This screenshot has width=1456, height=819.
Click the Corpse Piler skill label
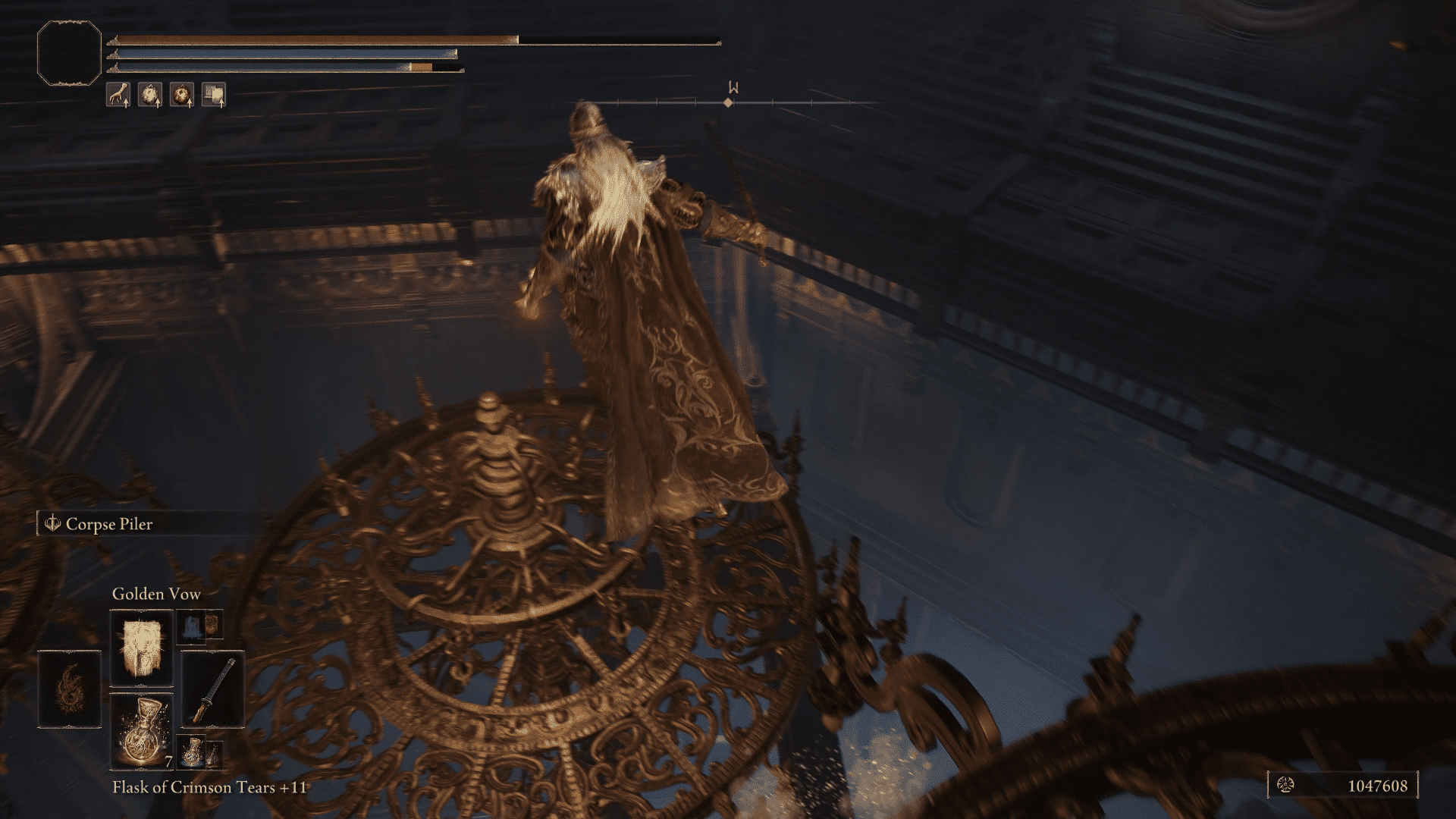tap(110, 524)
